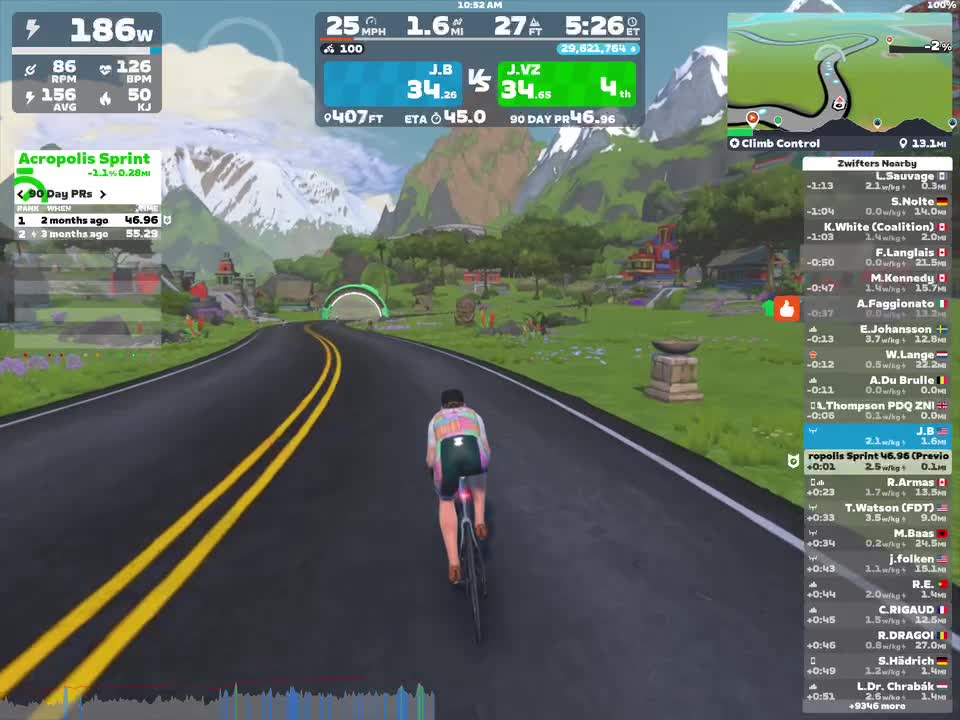Select rider M.Baas in the nearby list
Screen dimensions: 960x720
[x=877, y=538]
